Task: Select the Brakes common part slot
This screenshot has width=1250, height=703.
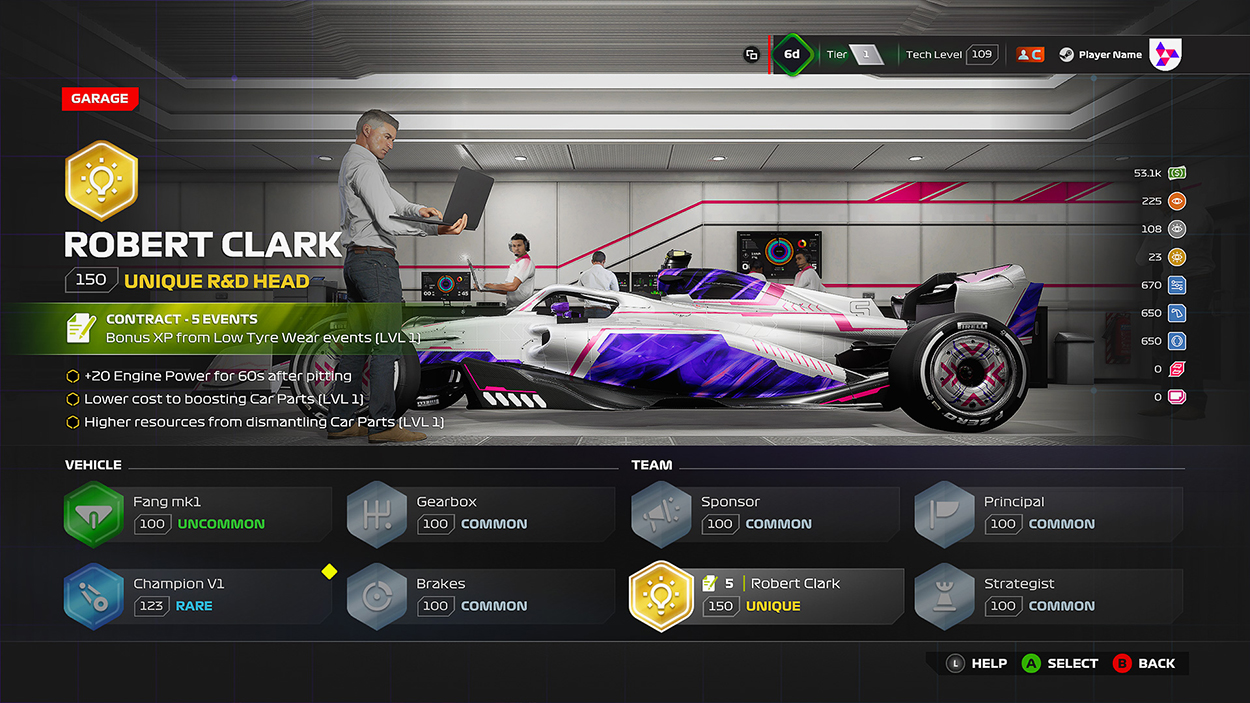Action: (480, 596)
